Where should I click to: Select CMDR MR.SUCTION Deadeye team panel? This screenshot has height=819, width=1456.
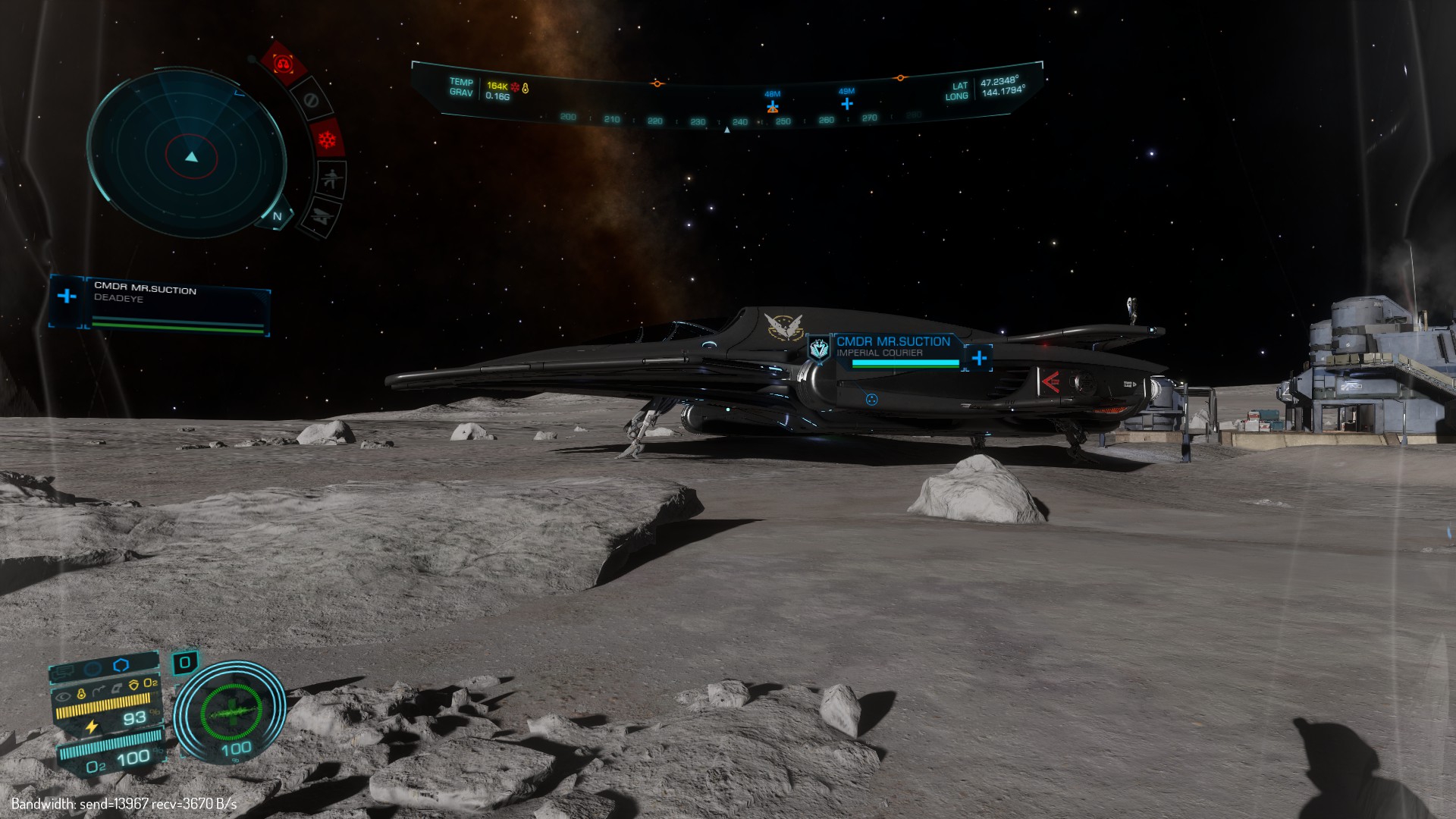(161, 302)
